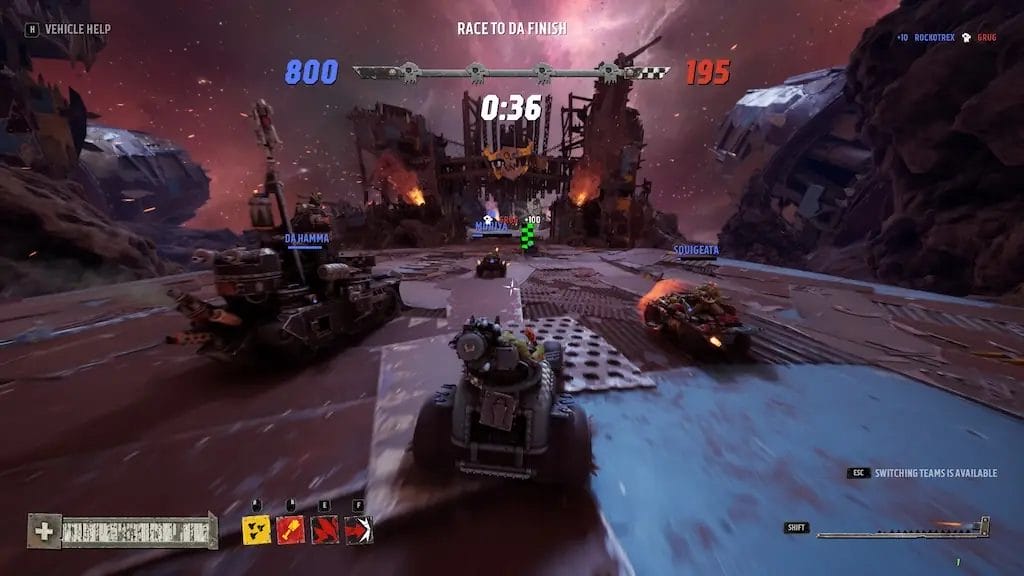
Task: Trigger the red arrow ram ability
Action: pyautogui.click(x=359, y=530)
